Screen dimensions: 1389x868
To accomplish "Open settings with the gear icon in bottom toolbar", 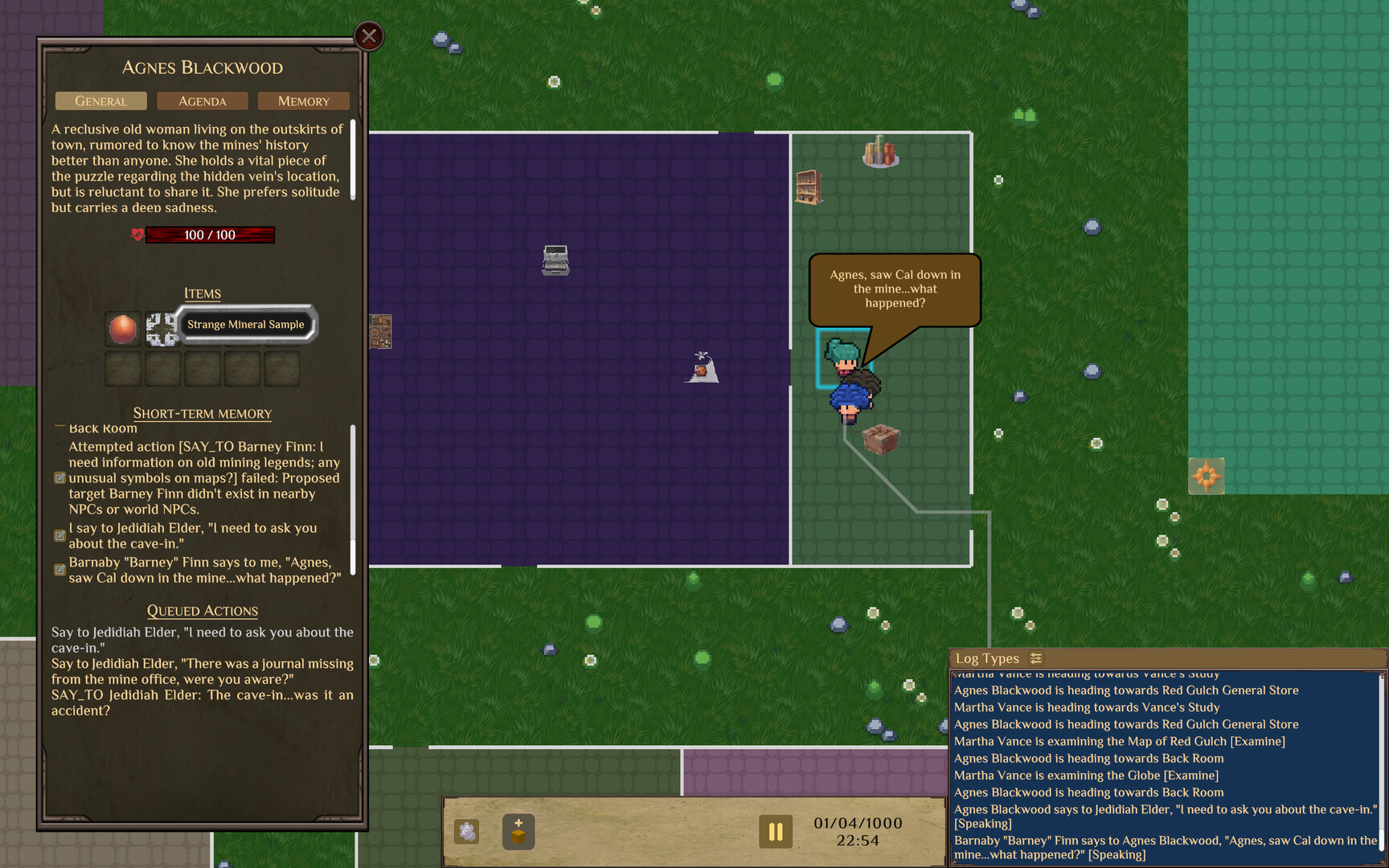I will click(x=467, y=832).
